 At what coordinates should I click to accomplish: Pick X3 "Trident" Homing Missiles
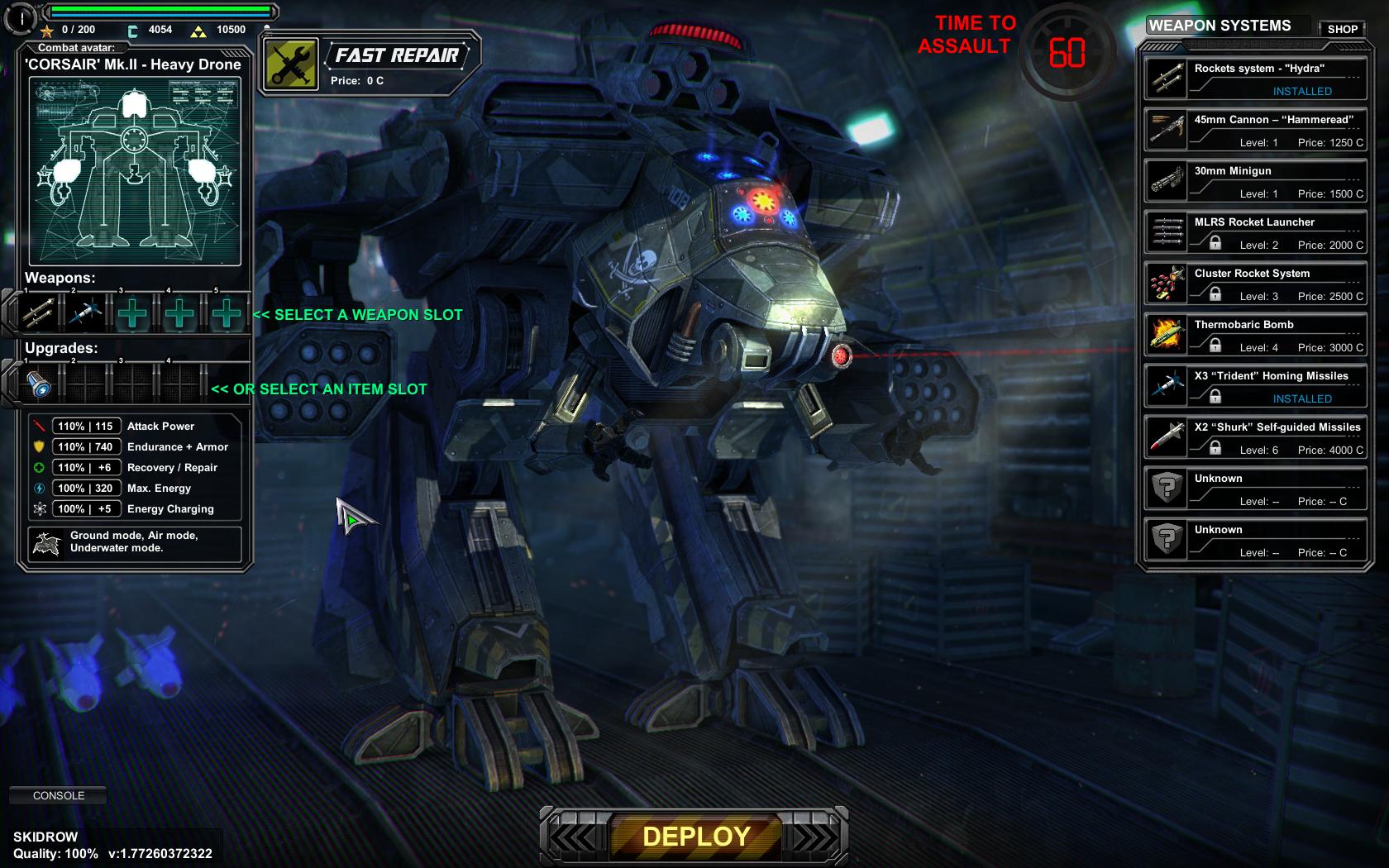tap(1255, 386)
